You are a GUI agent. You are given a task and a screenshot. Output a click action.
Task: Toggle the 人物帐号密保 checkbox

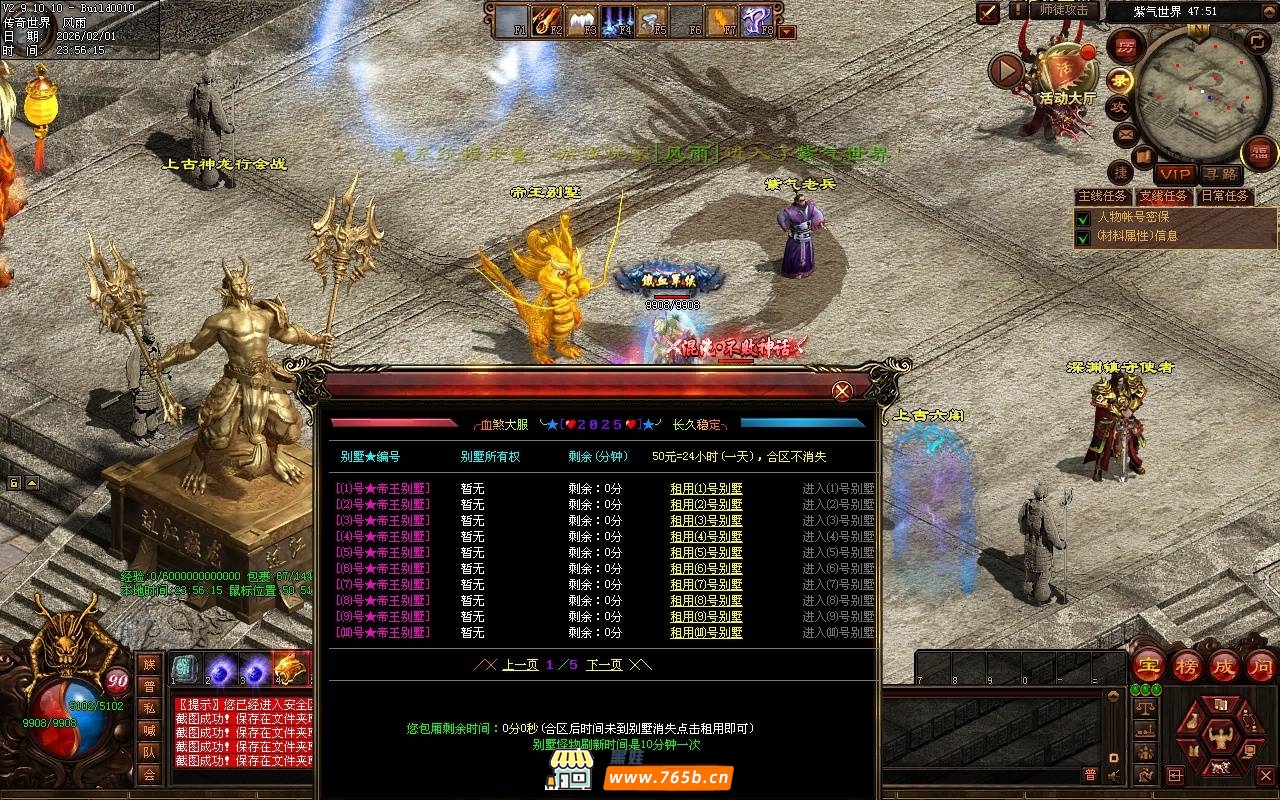coord(1082,218)
